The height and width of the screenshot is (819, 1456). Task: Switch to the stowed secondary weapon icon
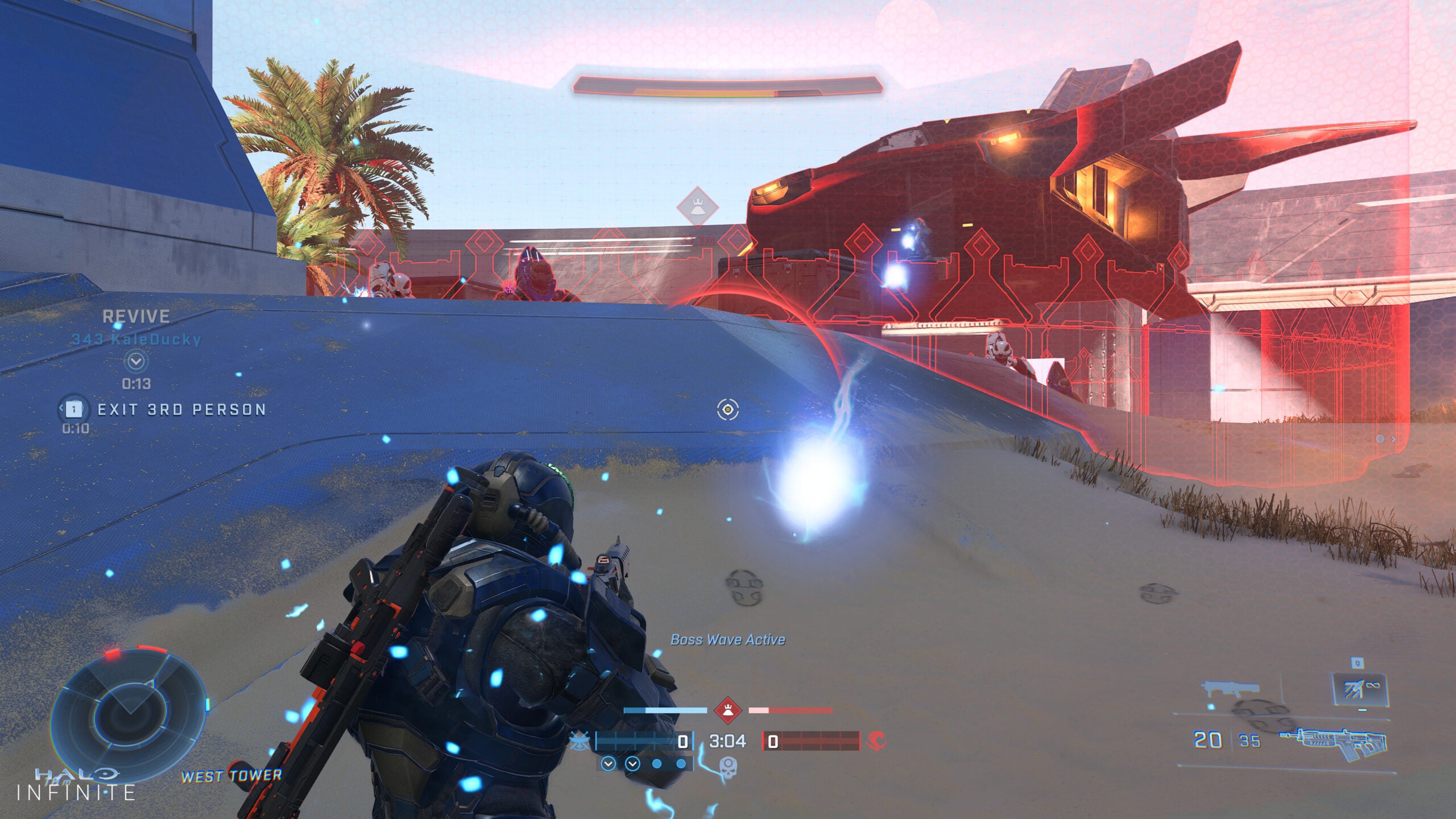pos(1230,689)
